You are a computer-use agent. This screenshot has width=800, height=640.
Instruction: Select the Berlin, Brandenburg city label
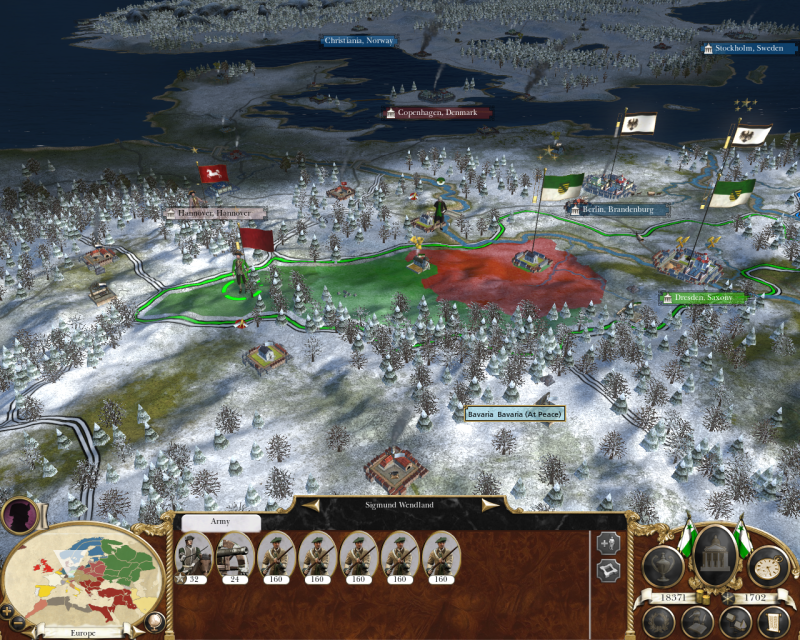(617, 210)
